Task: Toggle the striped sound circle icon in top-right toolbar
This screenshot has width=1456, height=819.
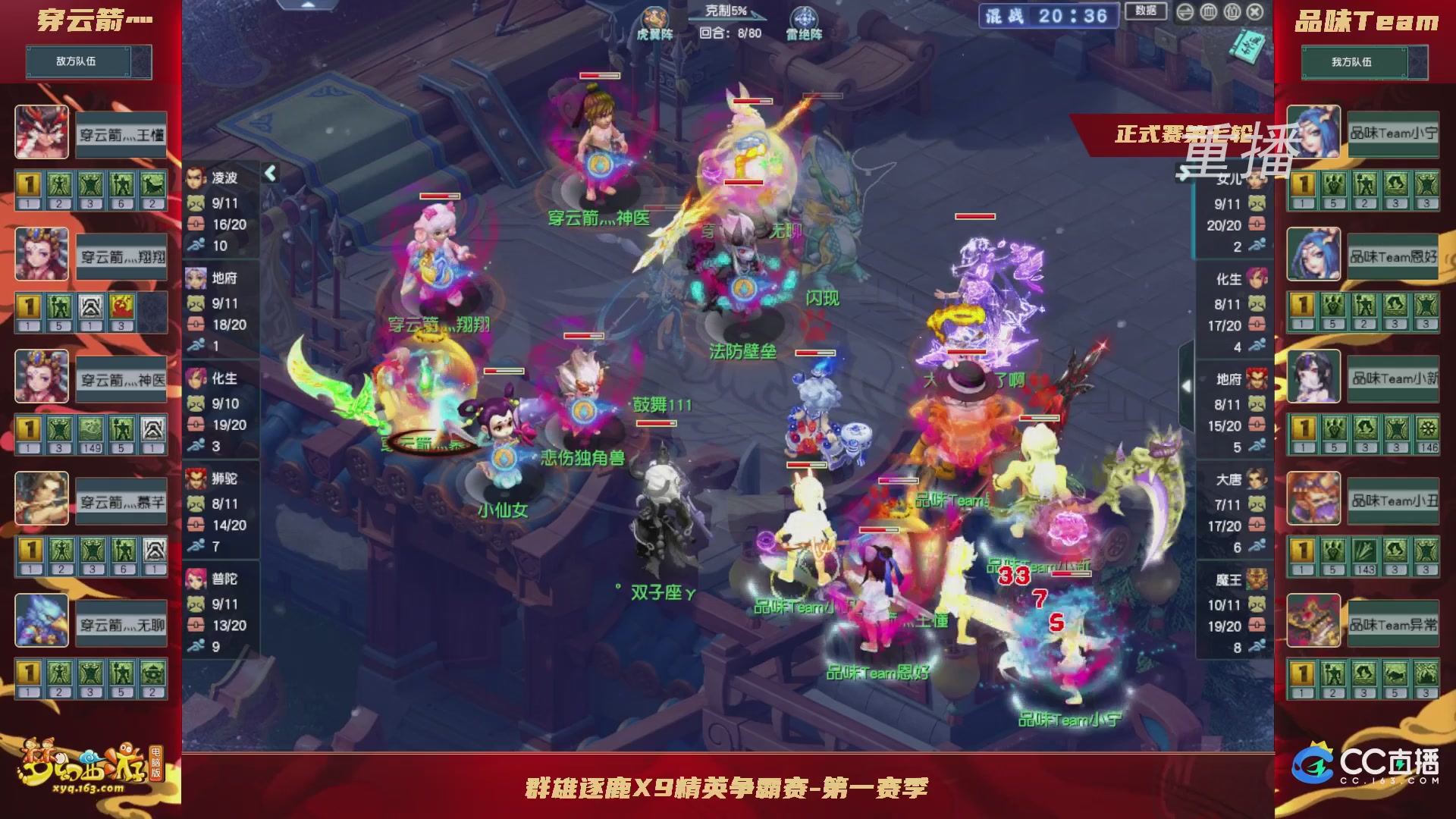Action: coord(1208,12)
